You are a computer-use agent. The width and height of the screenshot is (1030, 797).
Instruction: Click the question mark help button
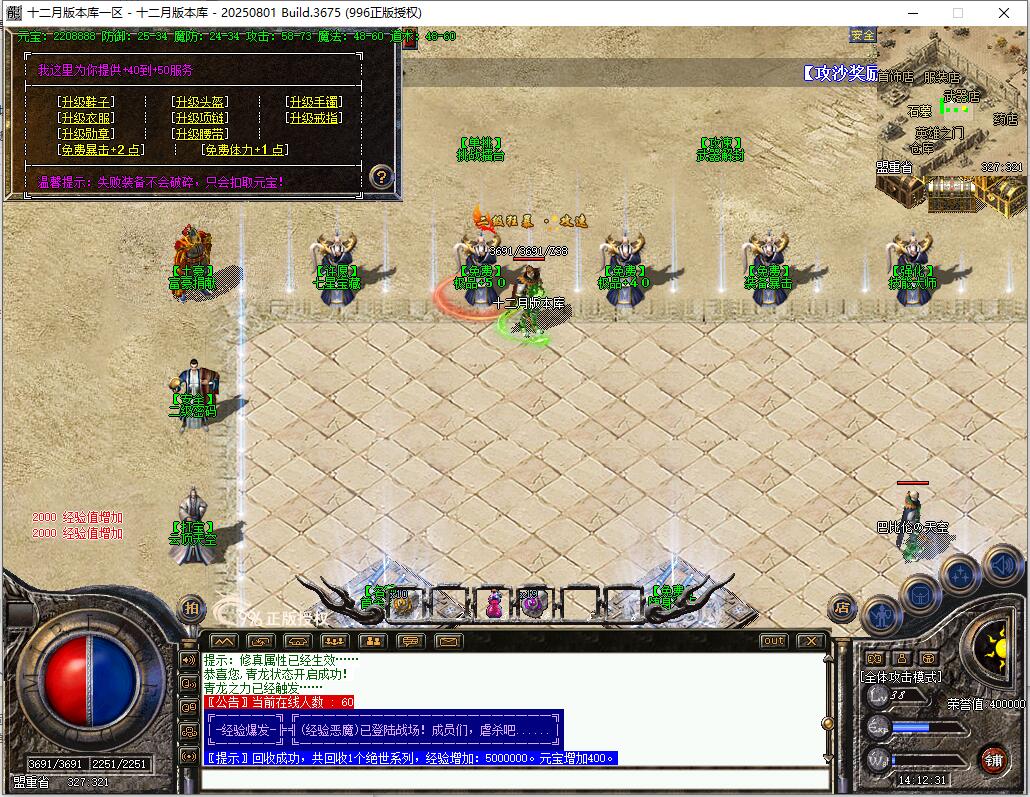pyautogui.click(x=380, y=177)
